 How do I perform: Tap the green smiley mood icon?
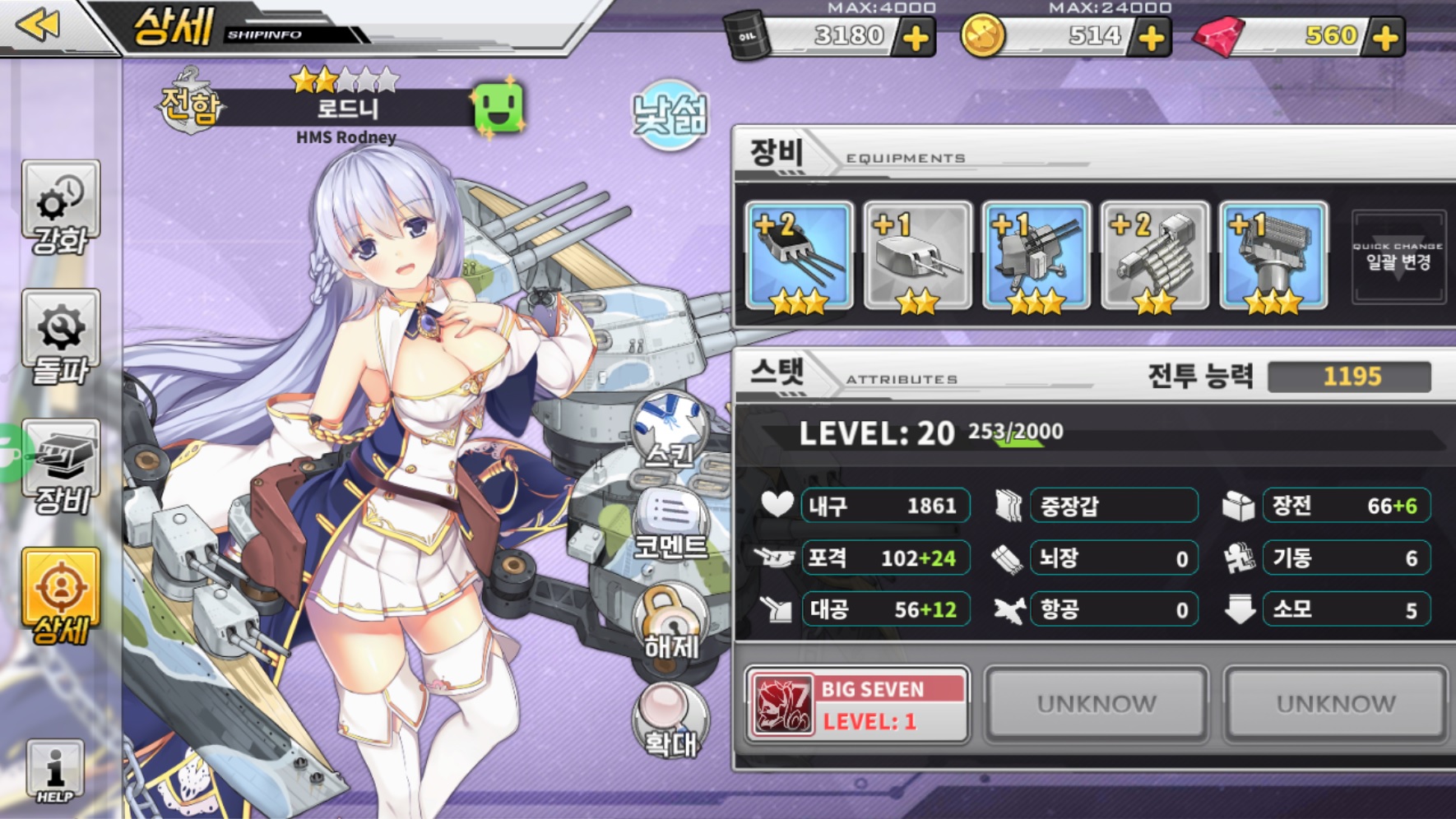pyautogui.click(x=498, y=107)
